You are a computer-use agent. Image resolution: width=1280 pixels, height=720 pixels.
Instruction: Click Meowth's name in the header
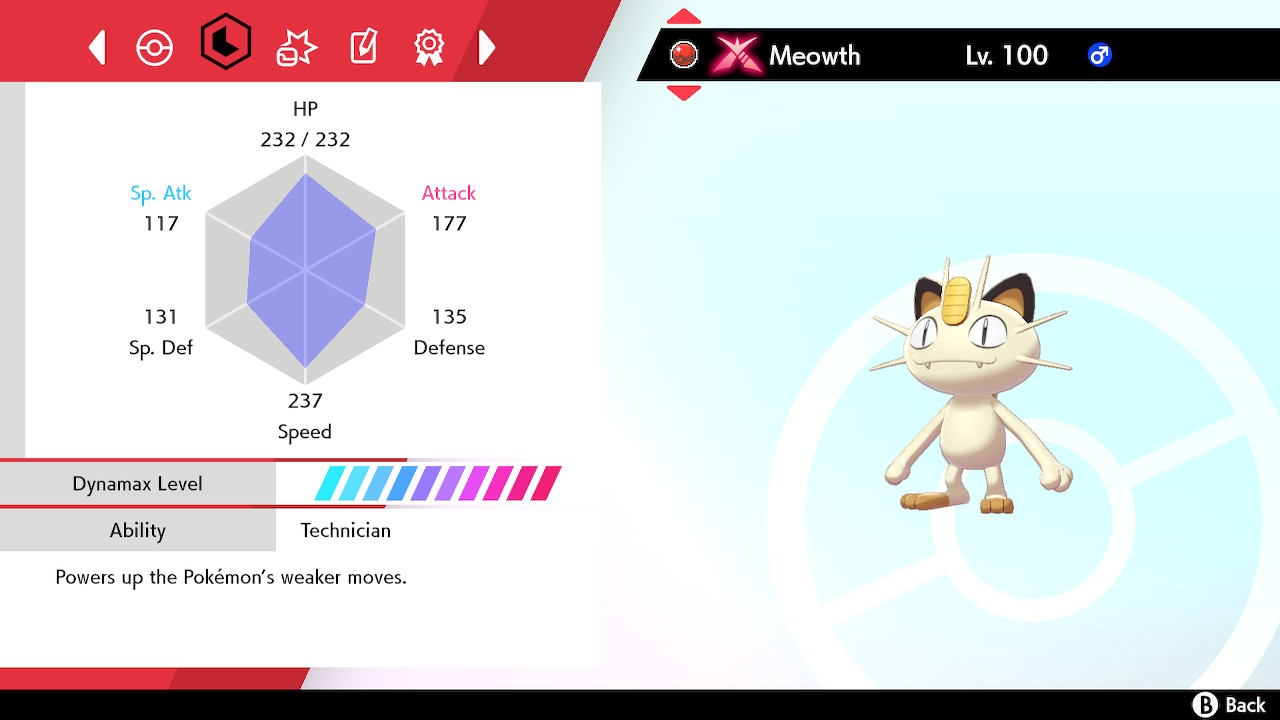(x=816, y=56)
